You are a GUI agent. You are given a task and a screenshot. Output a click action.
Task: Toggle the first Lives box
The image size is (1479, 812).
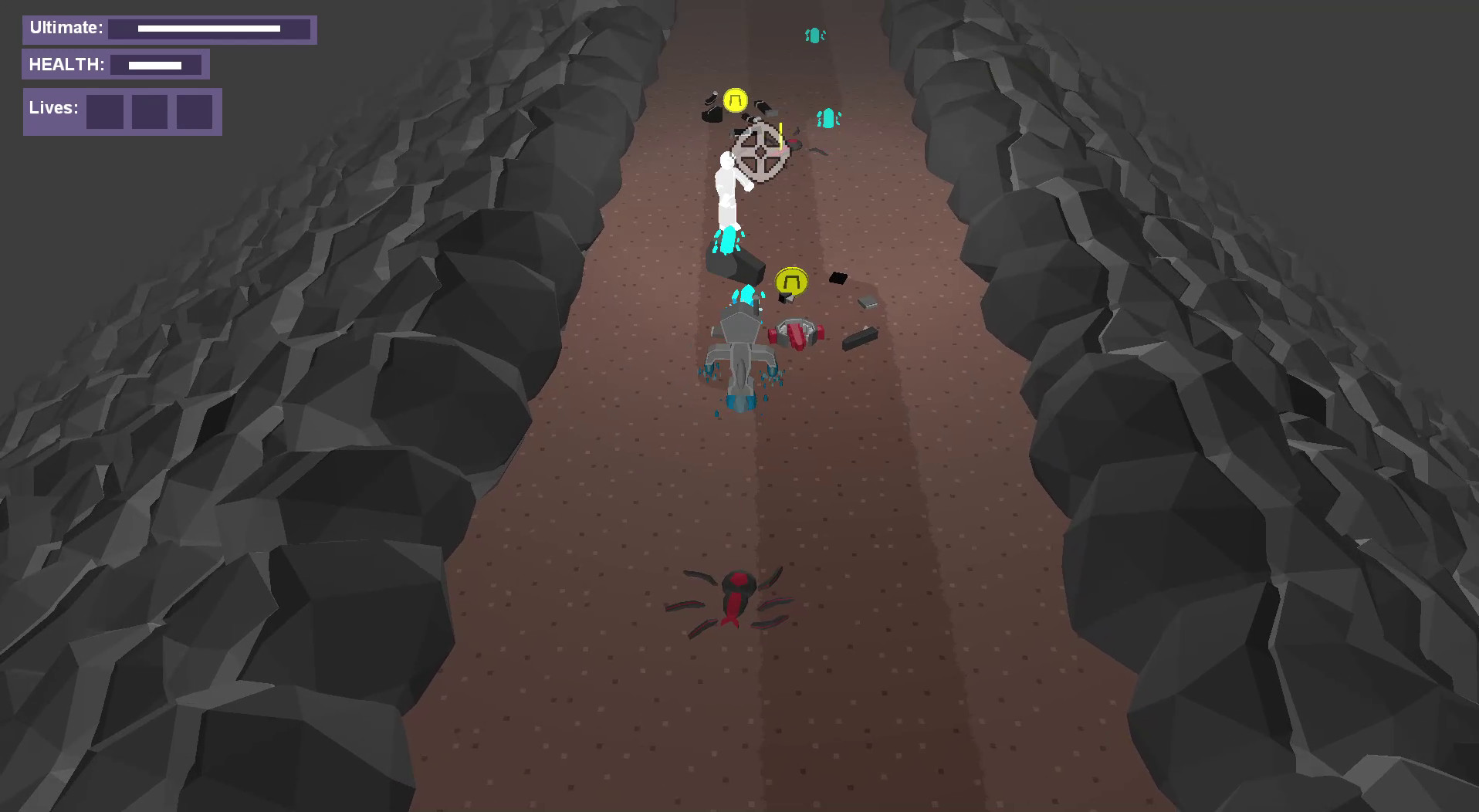pyautogui.click(x=106, y=112)
